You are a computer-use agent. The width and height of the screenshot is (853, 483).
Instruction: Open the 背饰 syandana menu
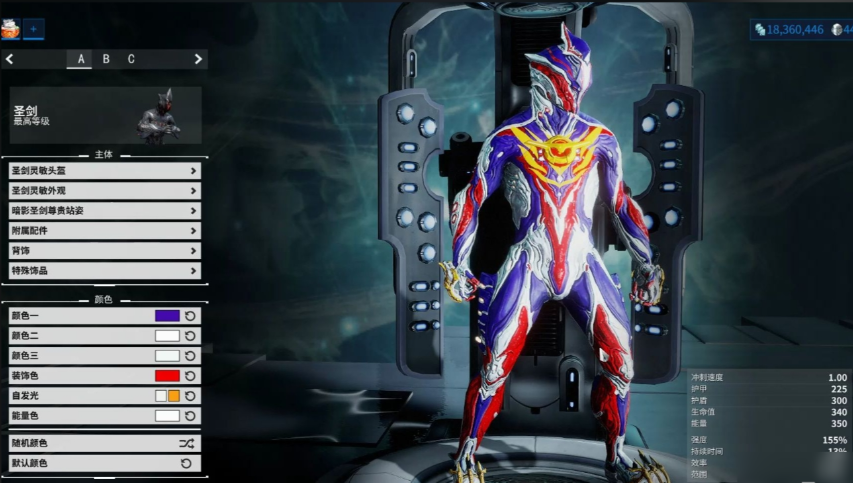tap(102, 251)
